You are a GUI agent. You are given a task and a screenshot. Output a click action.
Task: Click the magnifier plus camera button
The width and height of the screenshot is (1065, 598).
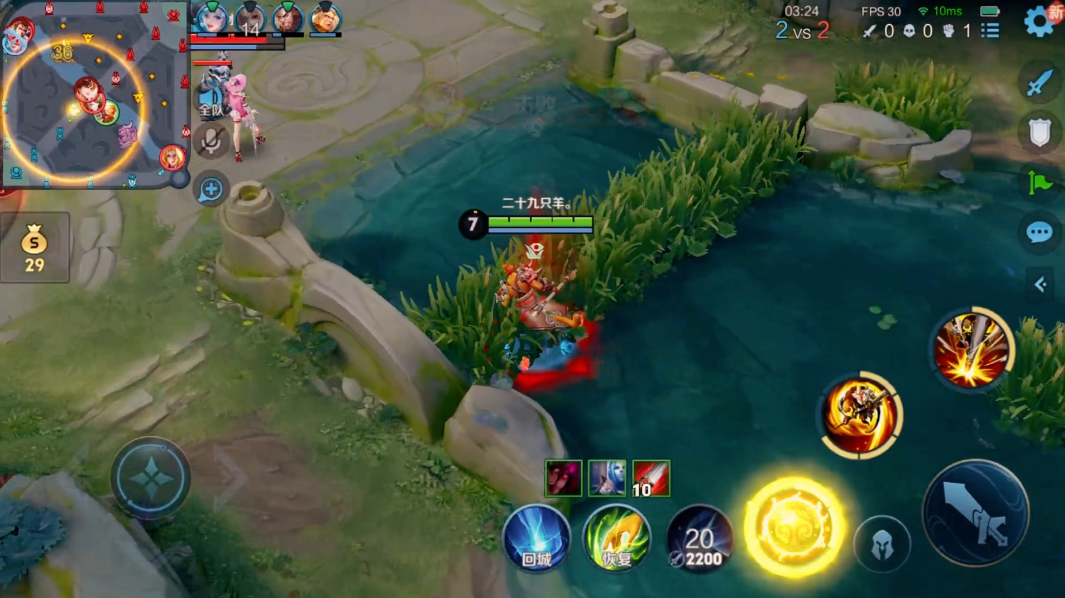211,188
